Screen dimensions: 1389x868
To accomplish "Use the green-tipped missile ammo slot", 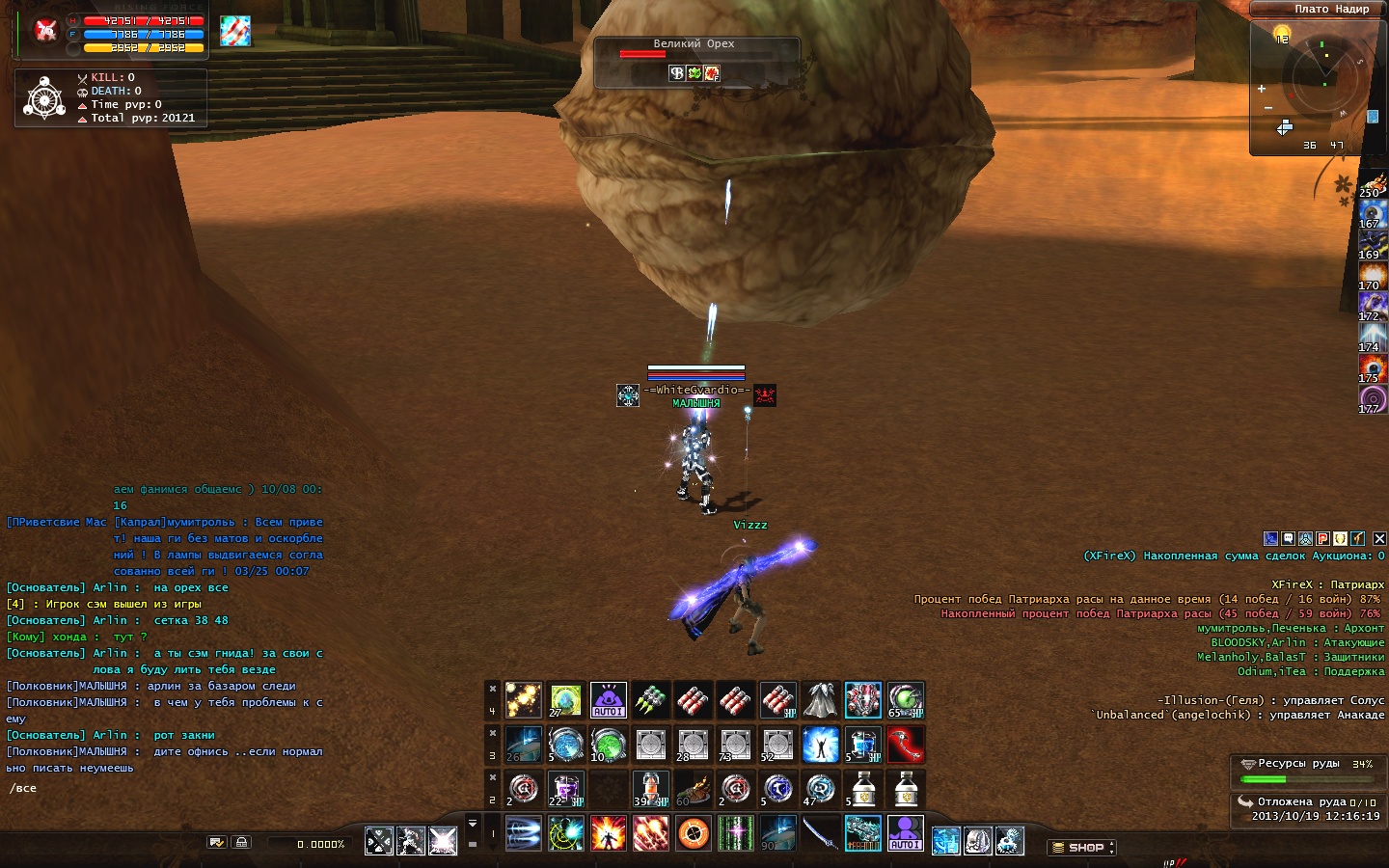I will pos(650,700).
